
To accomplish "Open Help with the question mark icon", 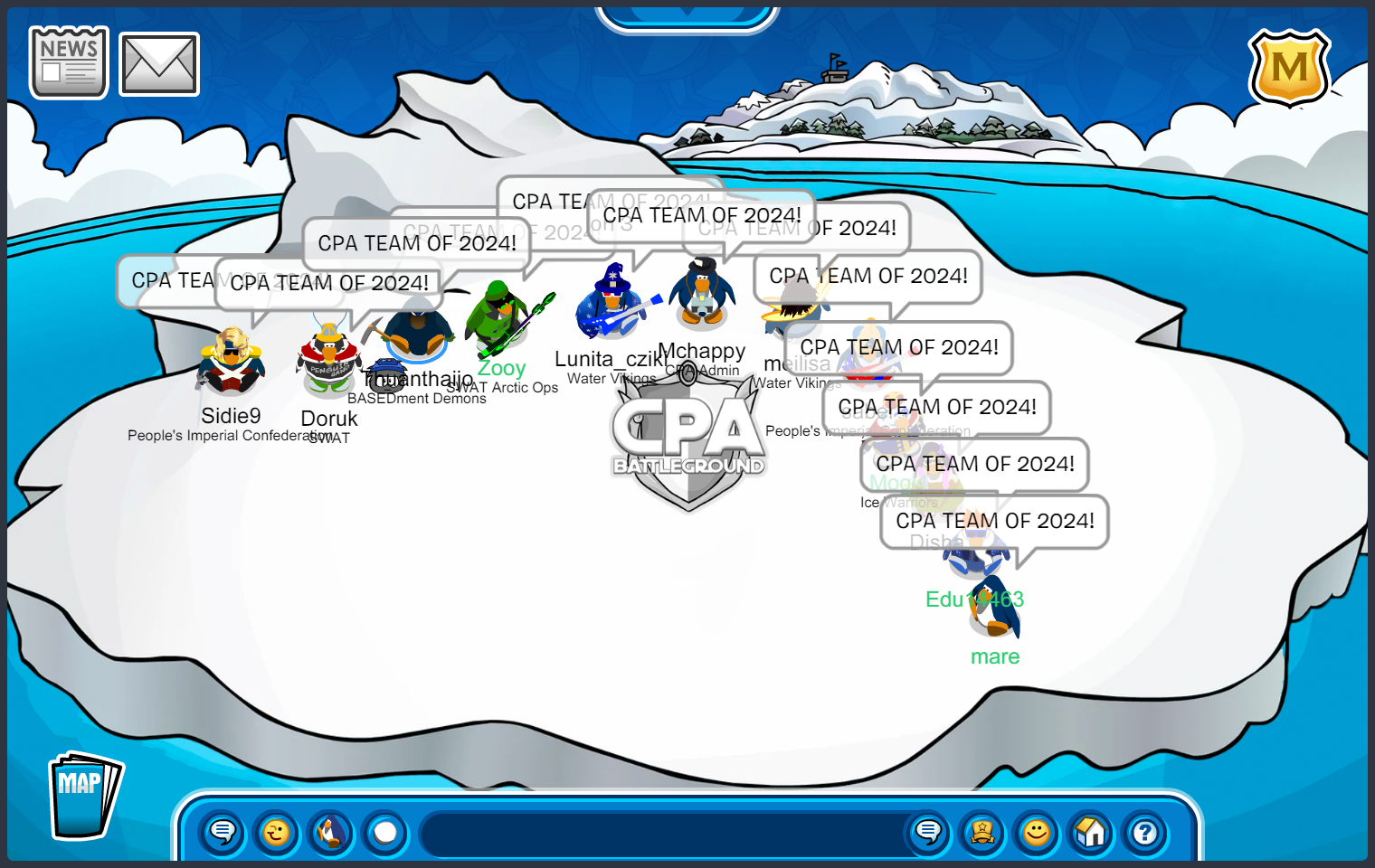I will tap(1145, 834).
